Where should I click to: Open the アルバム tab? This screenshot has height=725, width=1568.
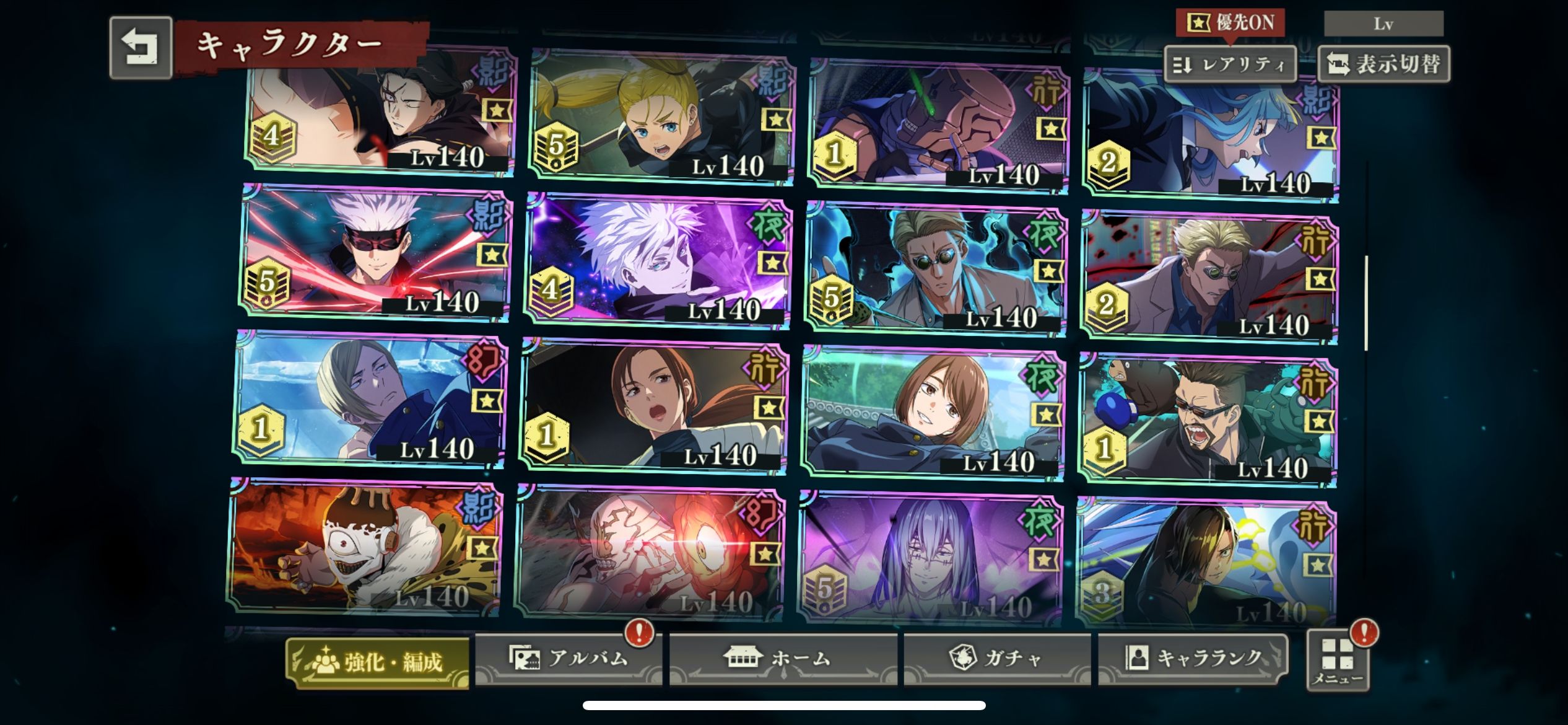(568, 658)
